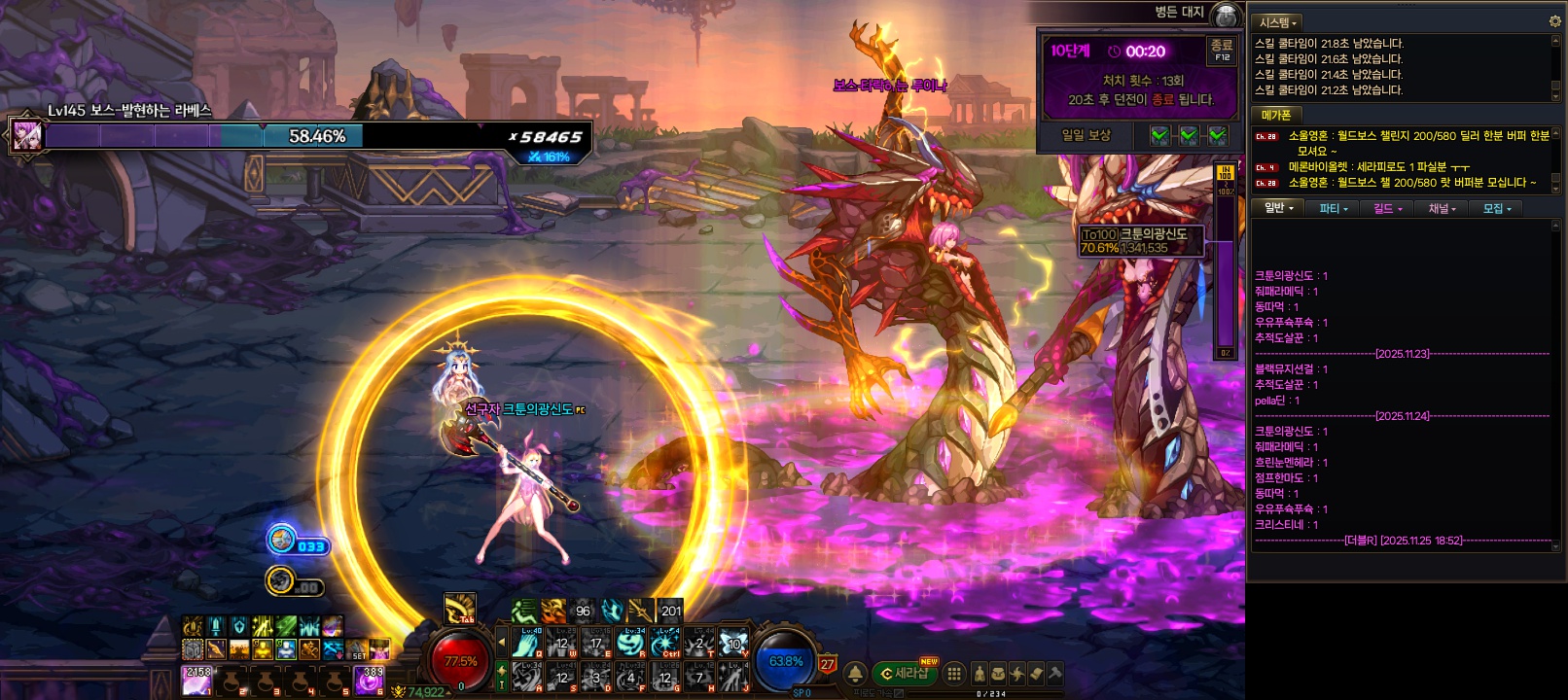Screen dimensions: 1568x700
Task: Open the 세라샵 cash shop
Action: coord(904,673)
